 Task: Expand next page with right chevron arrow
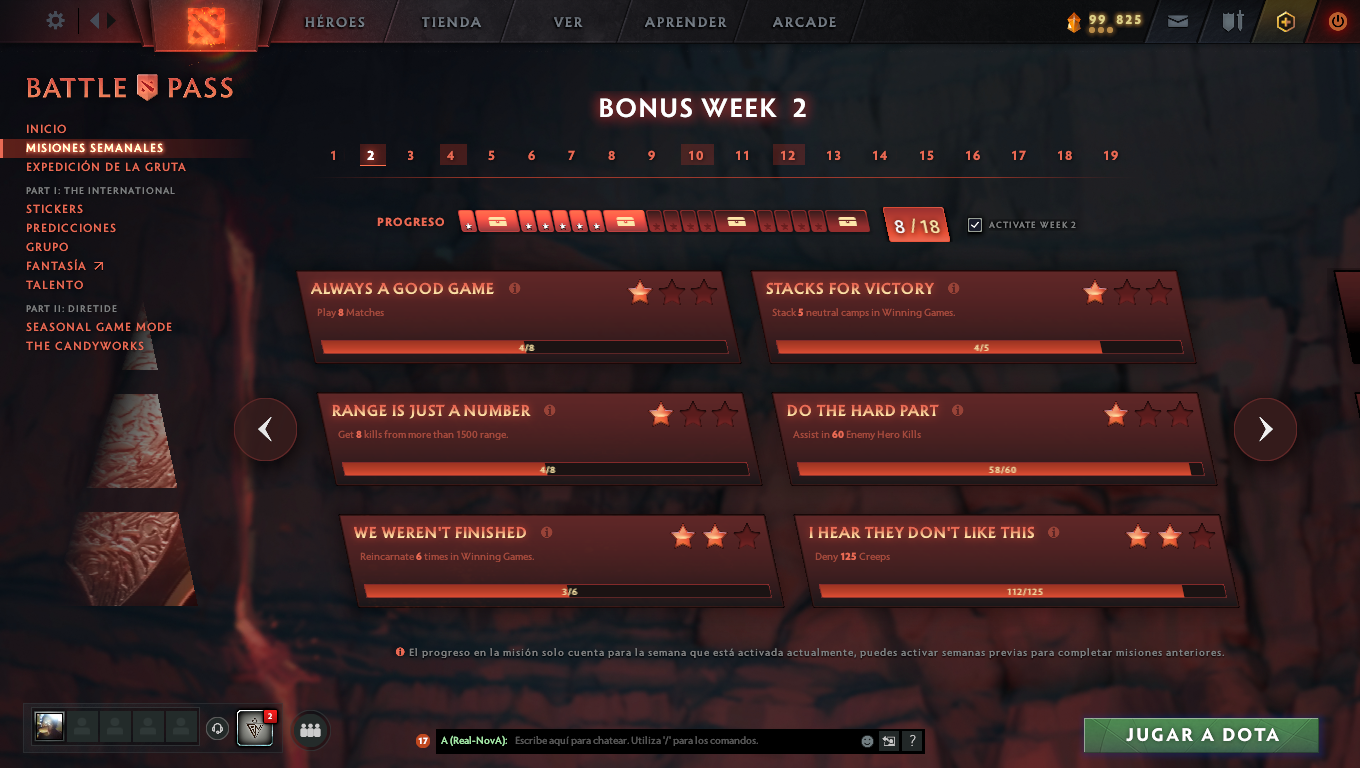pyautogui.click(x=1265, y=429)
